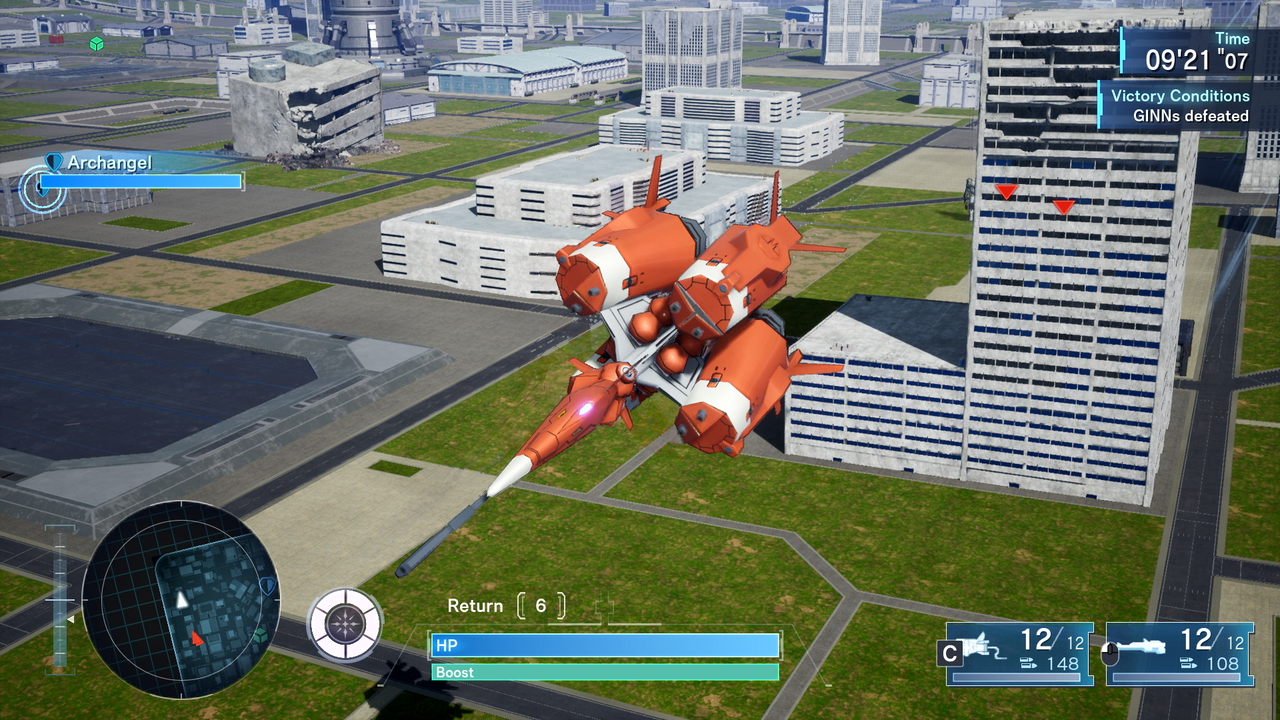Select the beam rifle weapon icon
This screenshot has height=720, width=1280.
point(1140,644)
